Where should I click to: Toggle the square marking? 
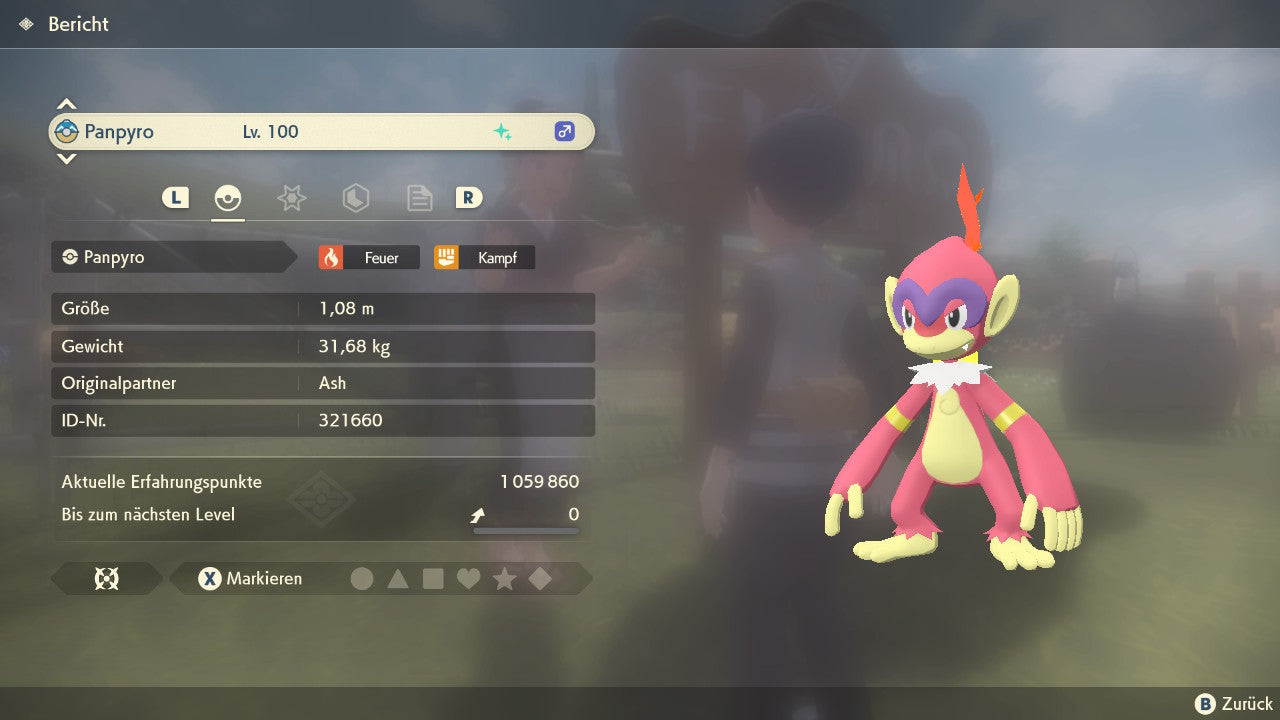click(x=433, y=579)
